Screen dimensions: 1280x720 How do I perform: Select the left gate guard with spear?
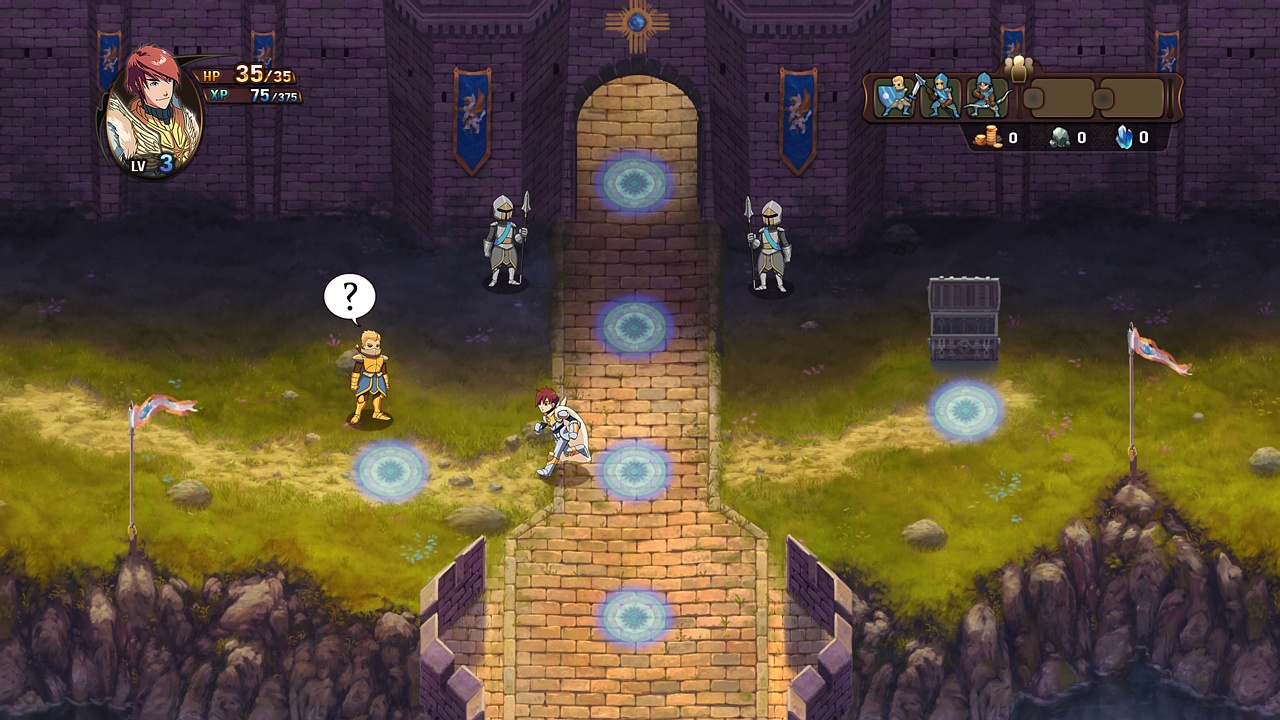tap(505, 240)
